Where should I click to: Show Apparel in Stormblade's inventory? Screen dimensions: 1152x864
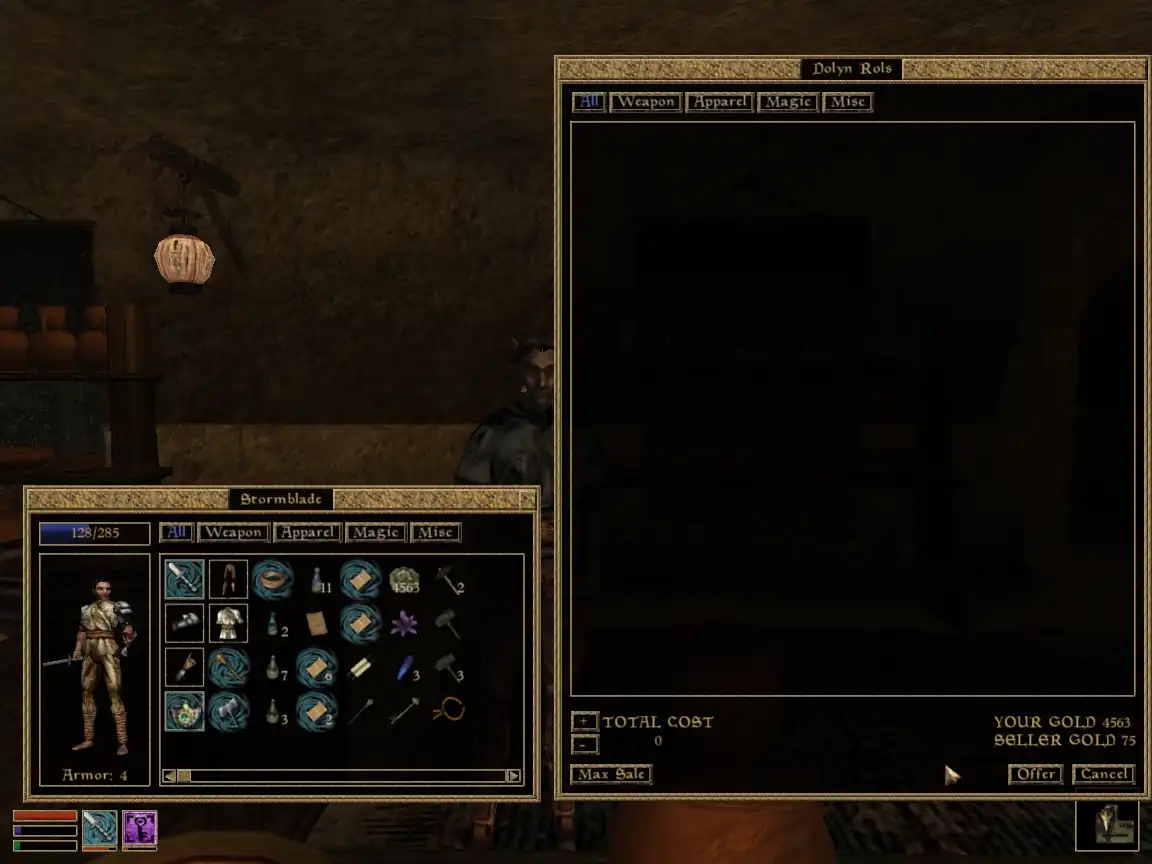pos(307,533)
